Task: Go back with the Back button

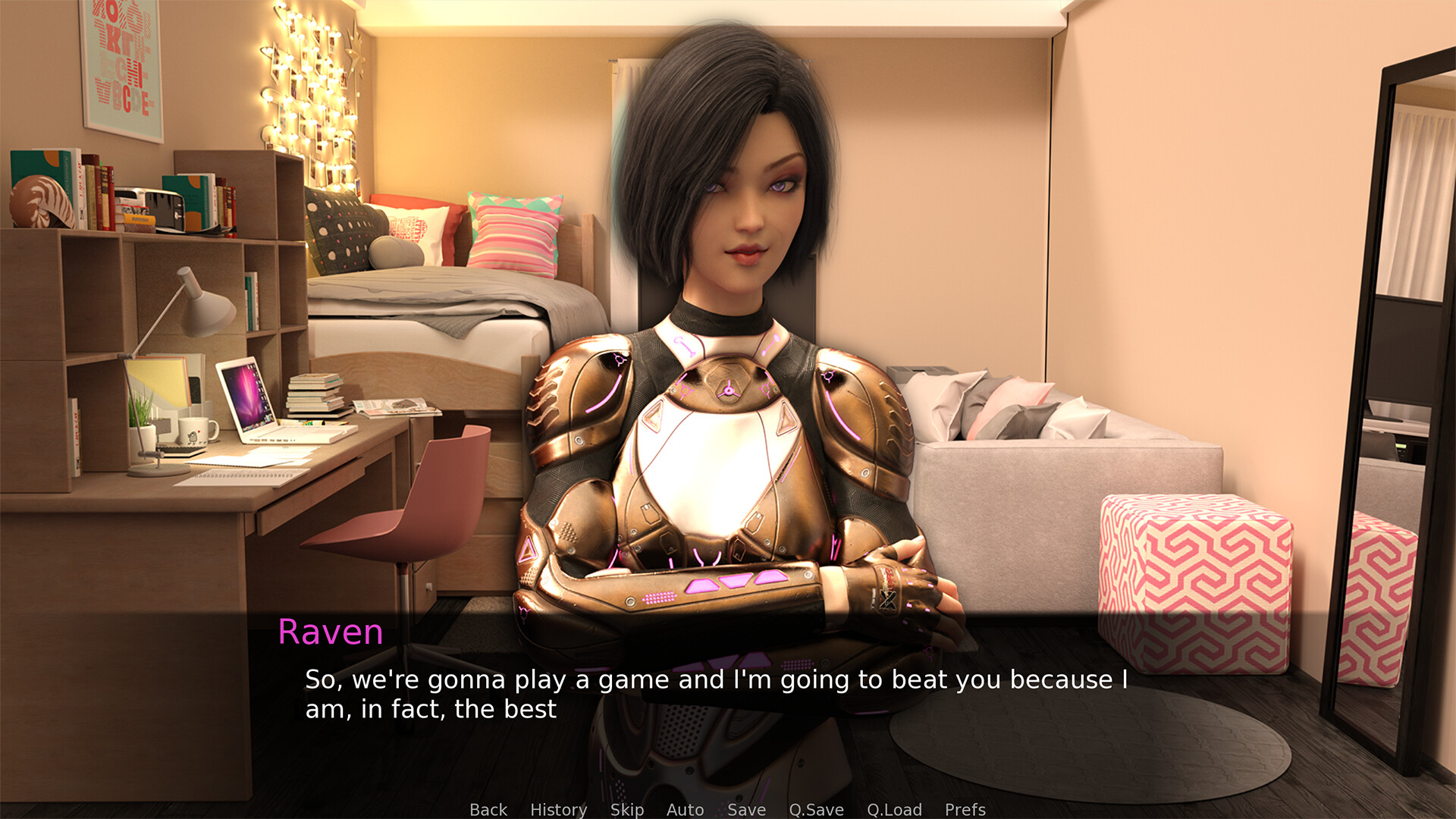Action: tap(488, 809)
